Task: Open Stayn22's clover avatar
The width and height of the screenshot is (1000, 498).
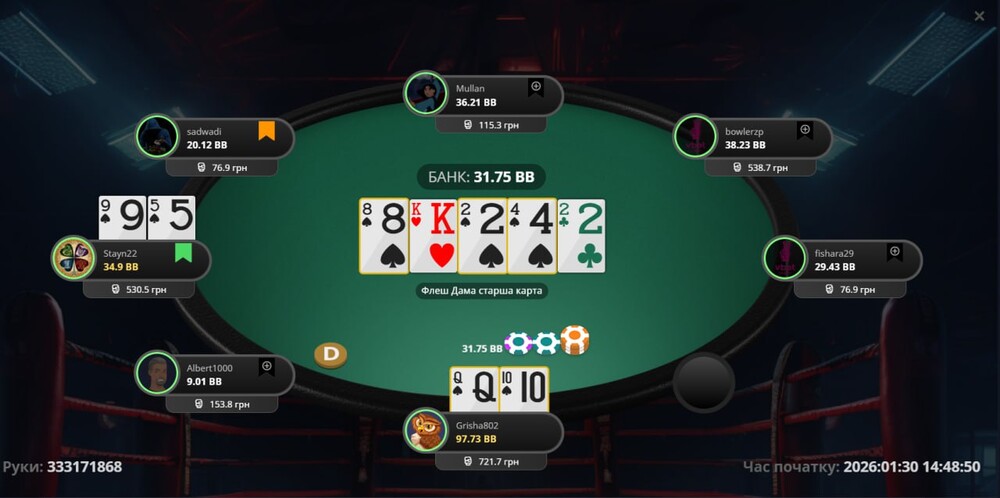Action: point(73,259)
